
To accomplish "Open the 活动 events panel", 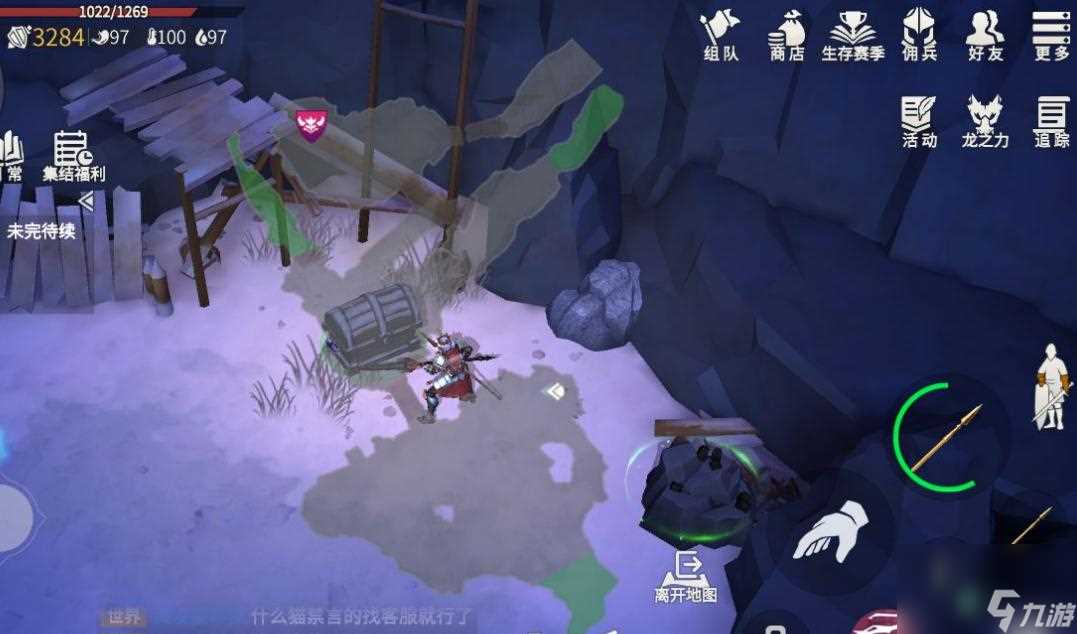I will click(x=919, y=122).
